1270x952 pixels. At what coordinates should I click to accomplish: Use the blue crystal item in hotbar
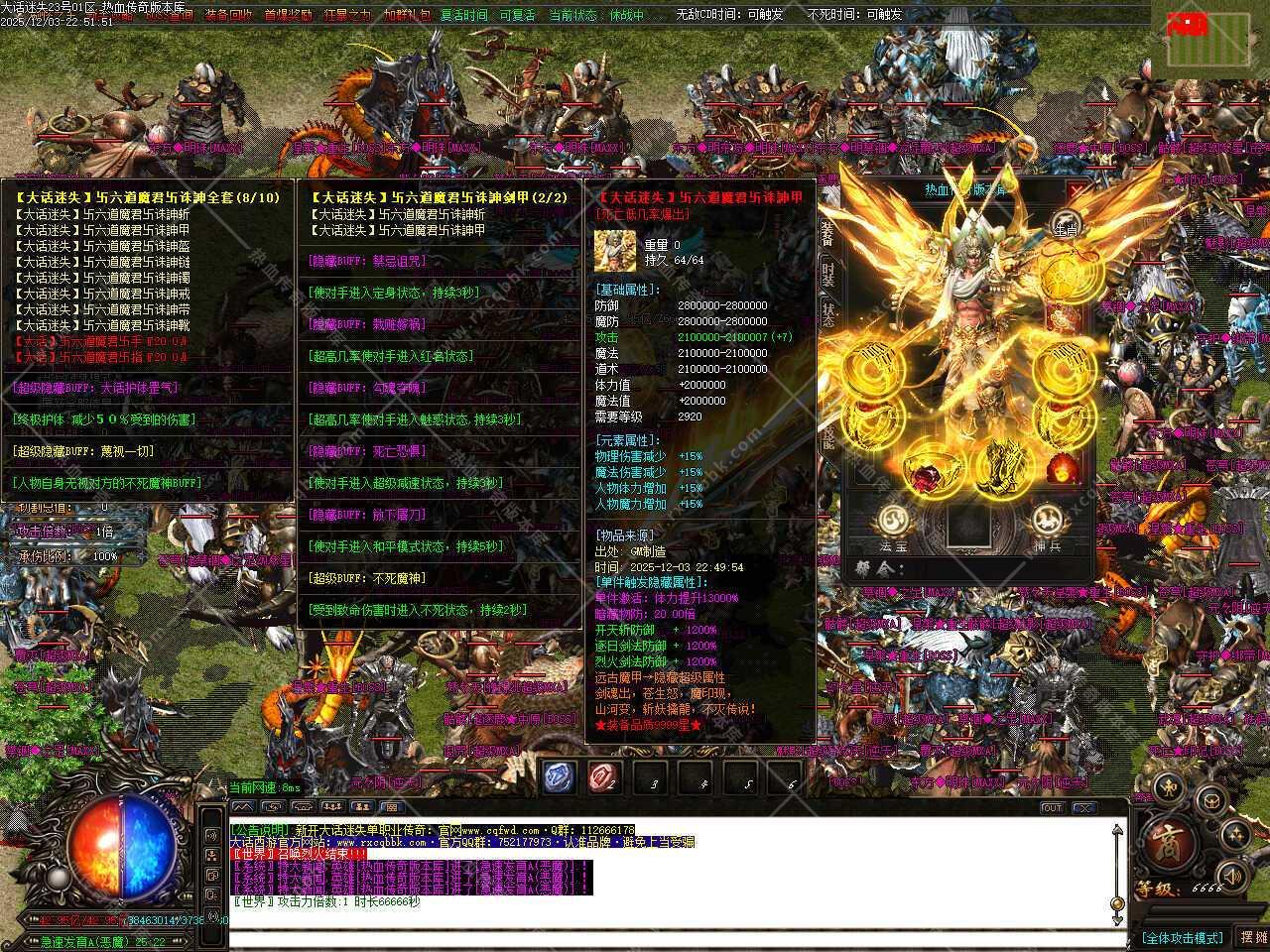click(560, 776)
